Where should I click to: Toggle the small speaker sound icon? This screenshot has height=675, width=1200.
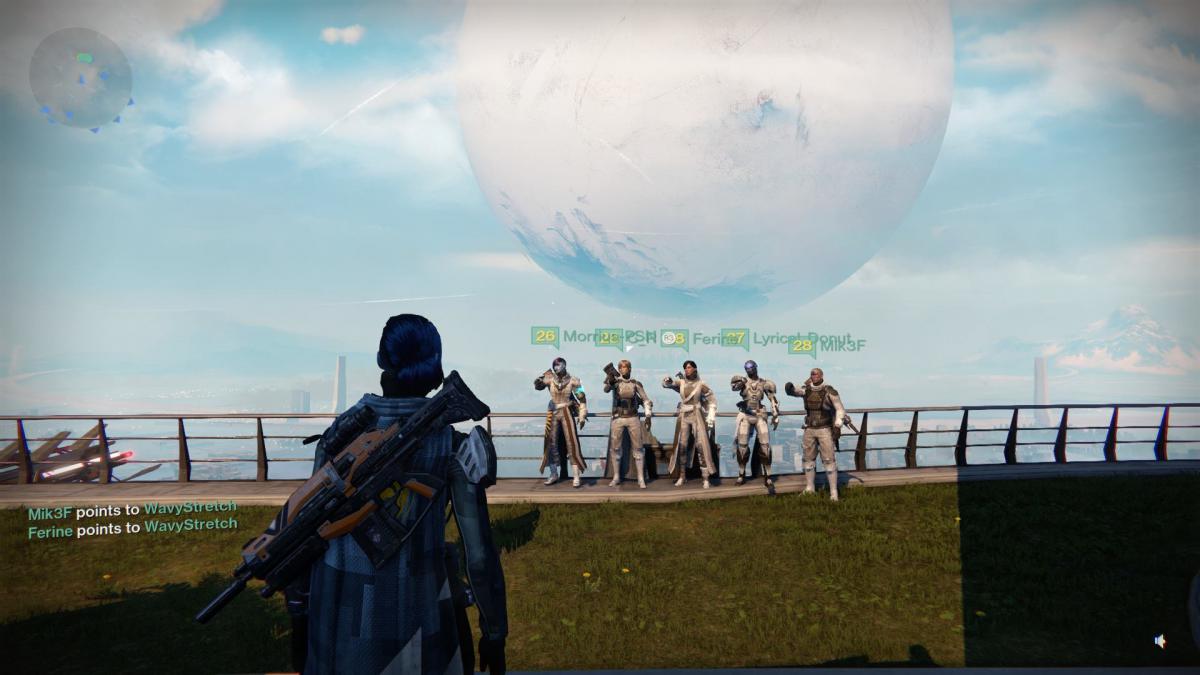click(x=1160, y=641)
